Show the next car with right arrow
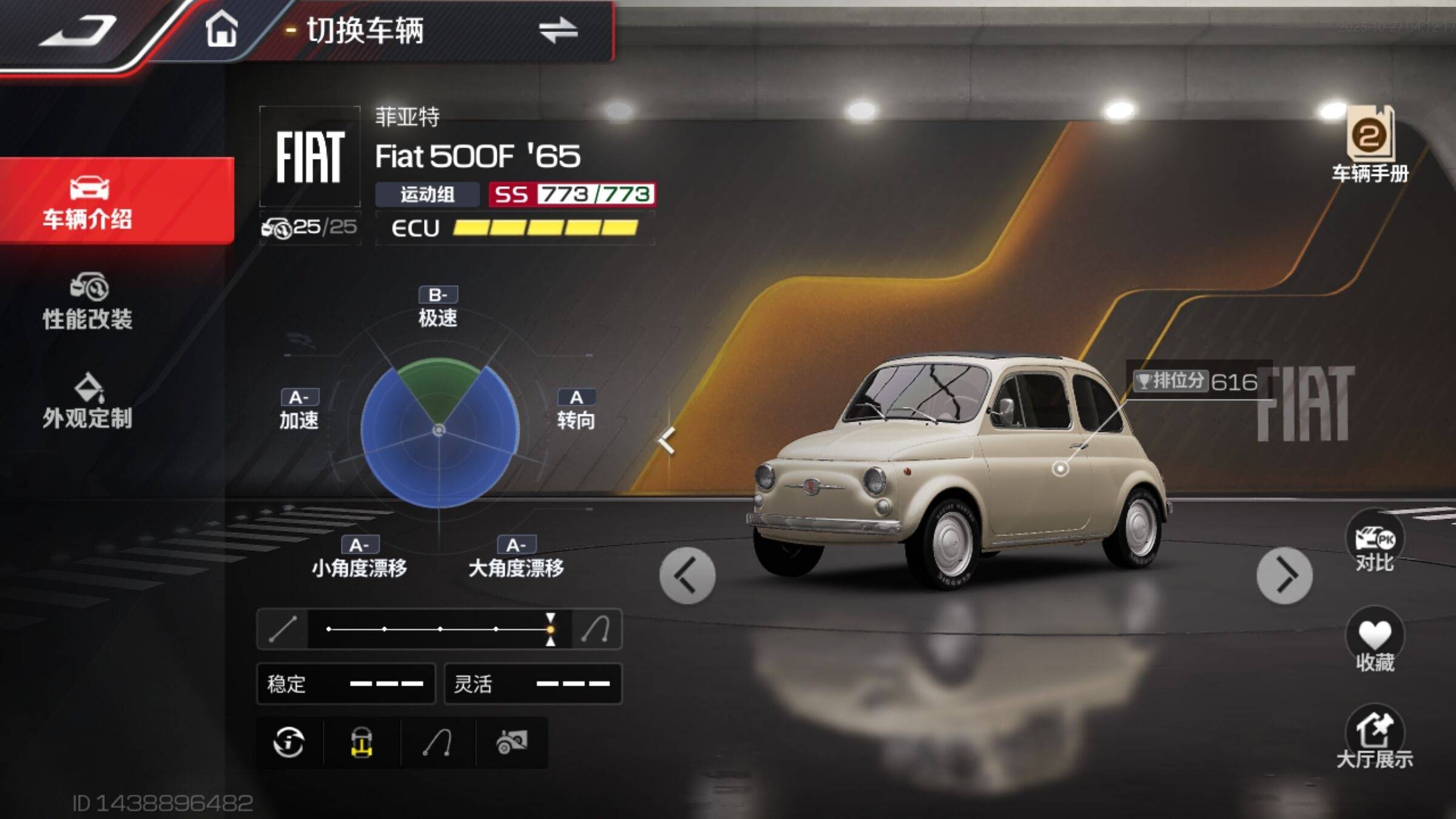Image resolution: width=1456 pixels, height=819 pixels. pyautogui.click(x=1284, y=576)
